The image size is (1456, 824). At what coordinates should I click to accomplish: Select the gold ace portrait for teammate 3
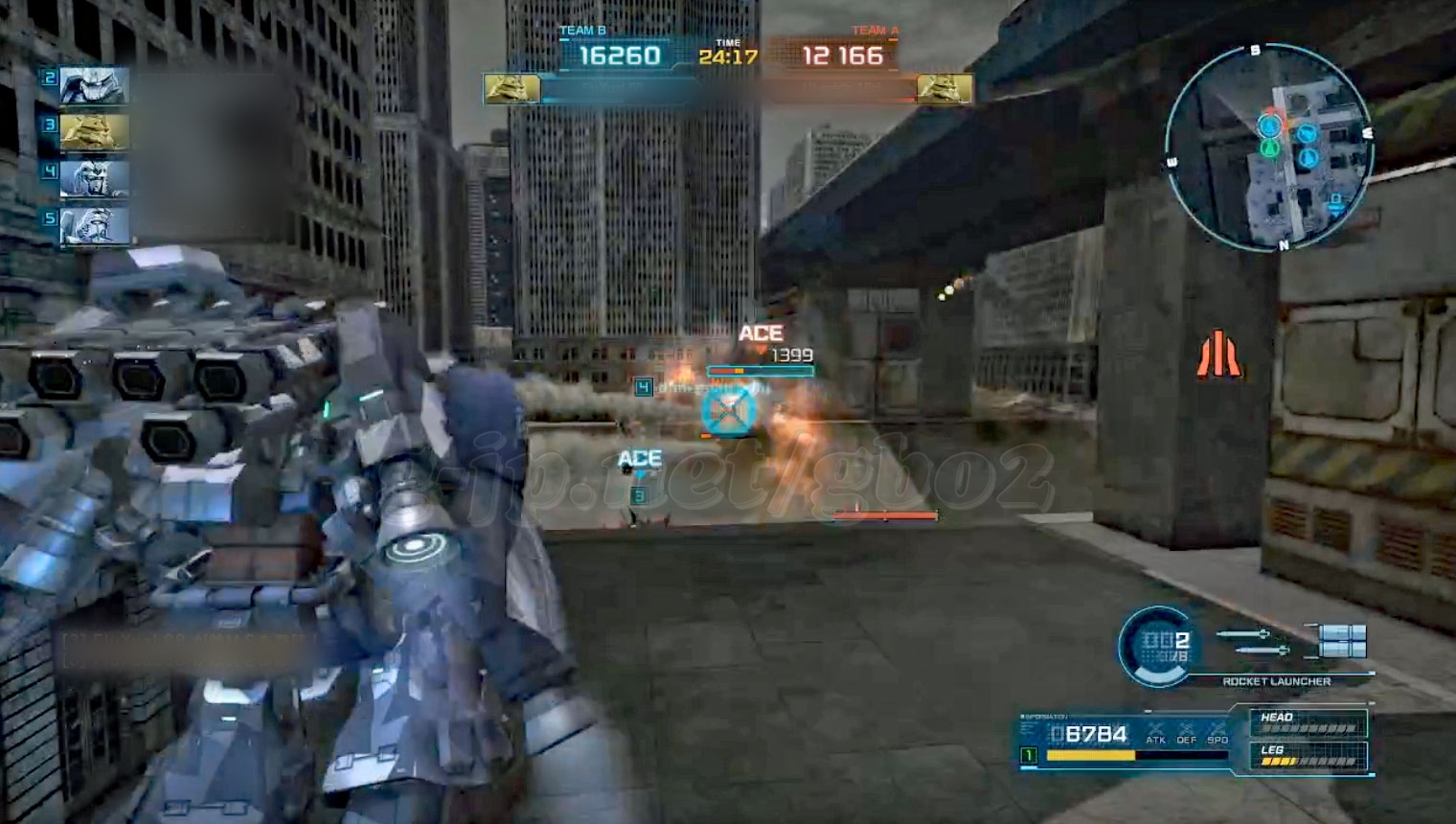pyautogui.click(x=94, y=132)
